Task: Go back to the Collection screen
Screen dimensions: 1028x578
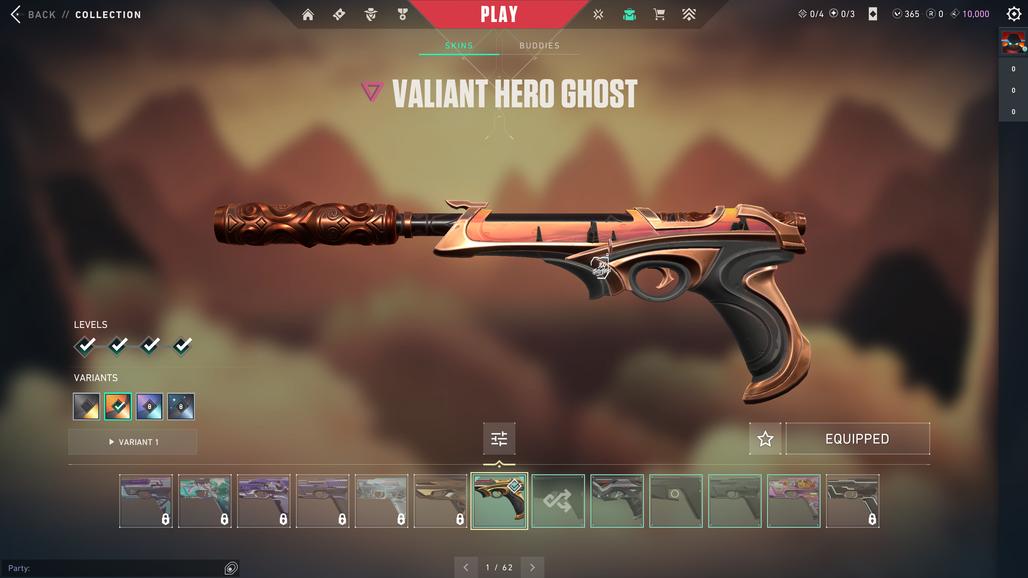Action: pyautogui.click(x=32, y=15)
